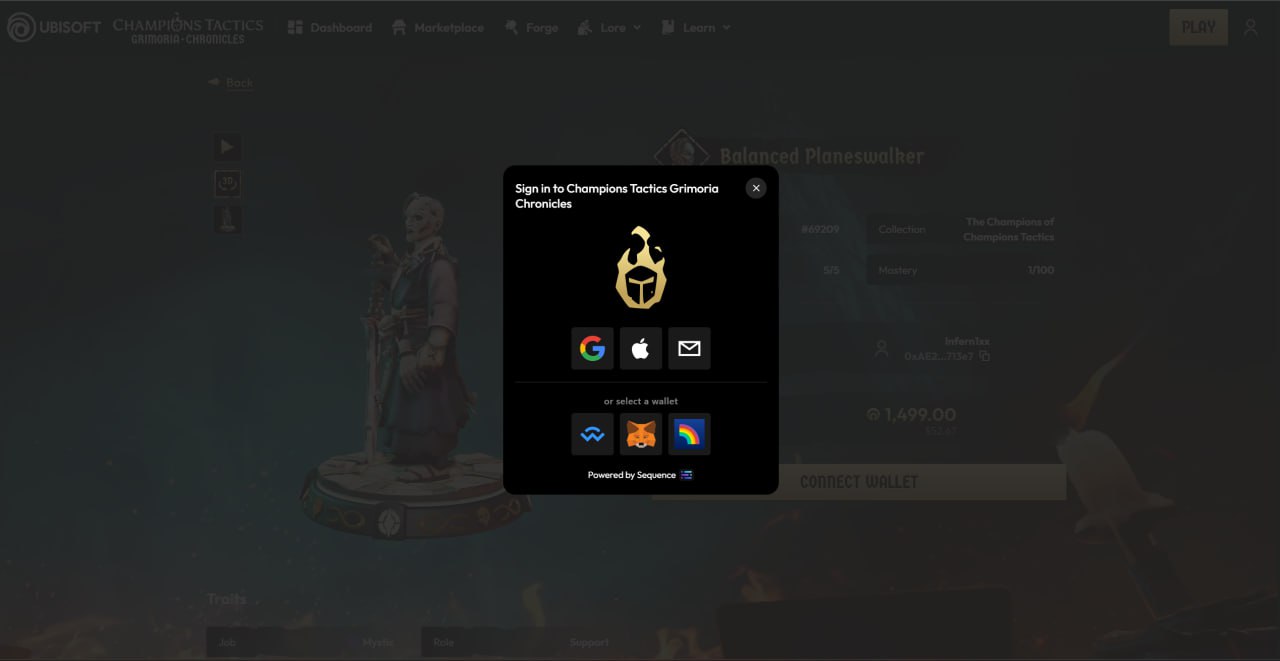Open the user profile icon

[1250, 27]
